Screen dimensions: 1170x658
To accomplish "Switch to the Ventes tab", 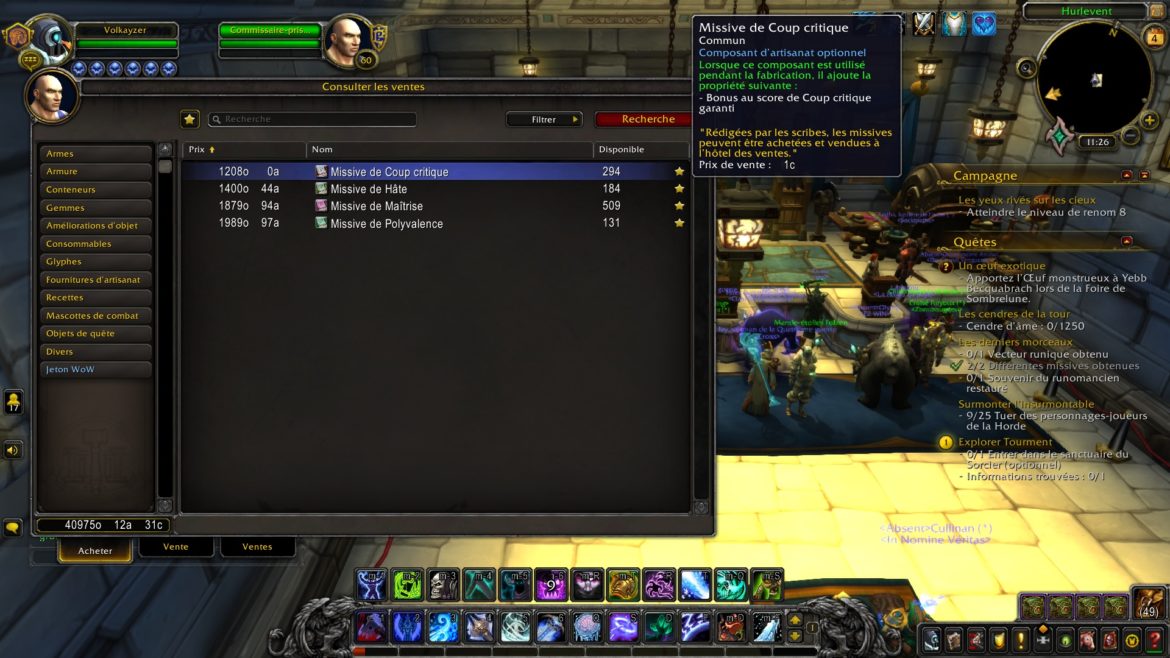I will click(x=257, y=547).
